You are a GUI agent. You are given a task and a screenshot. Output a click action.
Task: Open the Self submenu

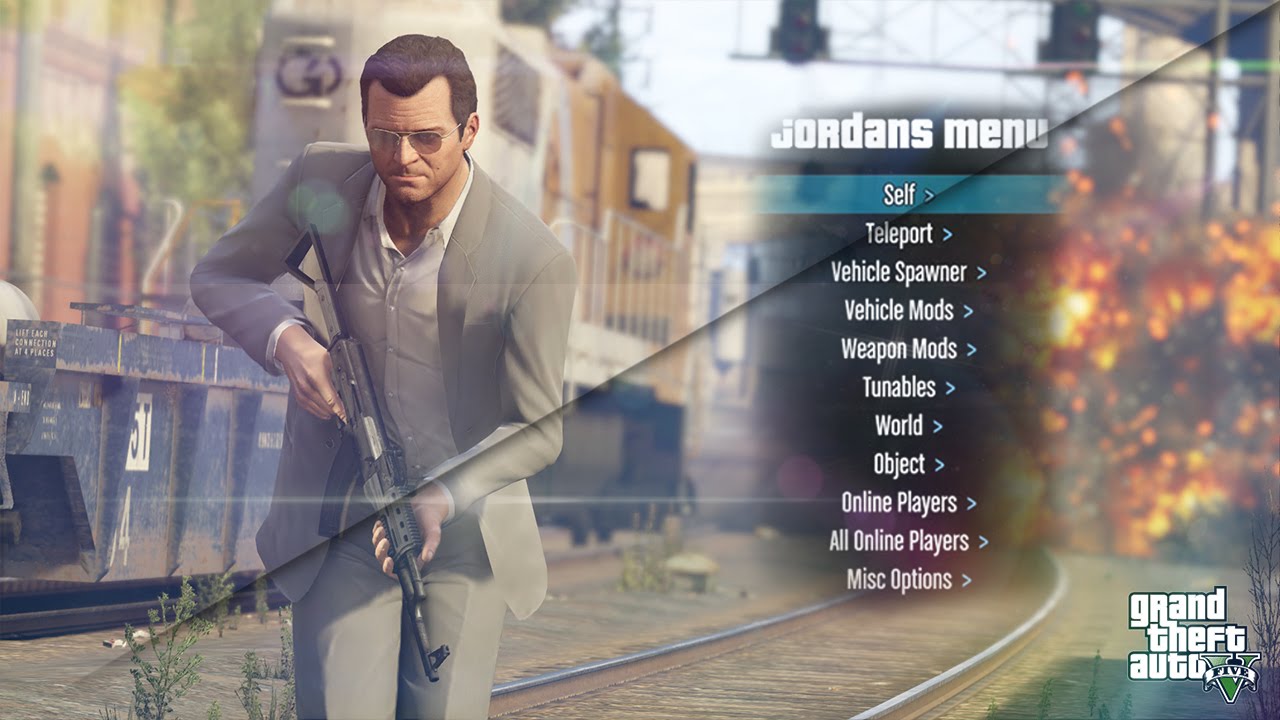click(907, 195)
